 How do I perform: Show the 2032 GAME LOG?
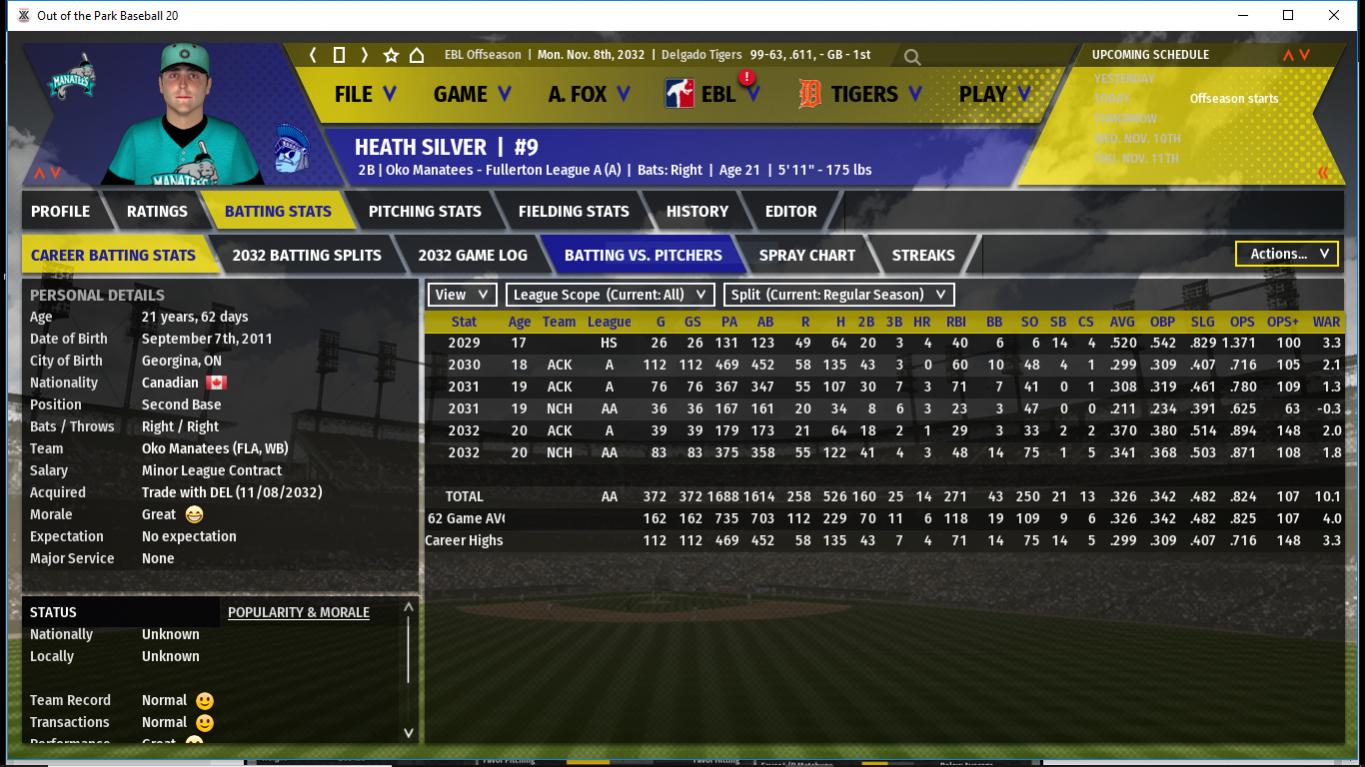472,255
